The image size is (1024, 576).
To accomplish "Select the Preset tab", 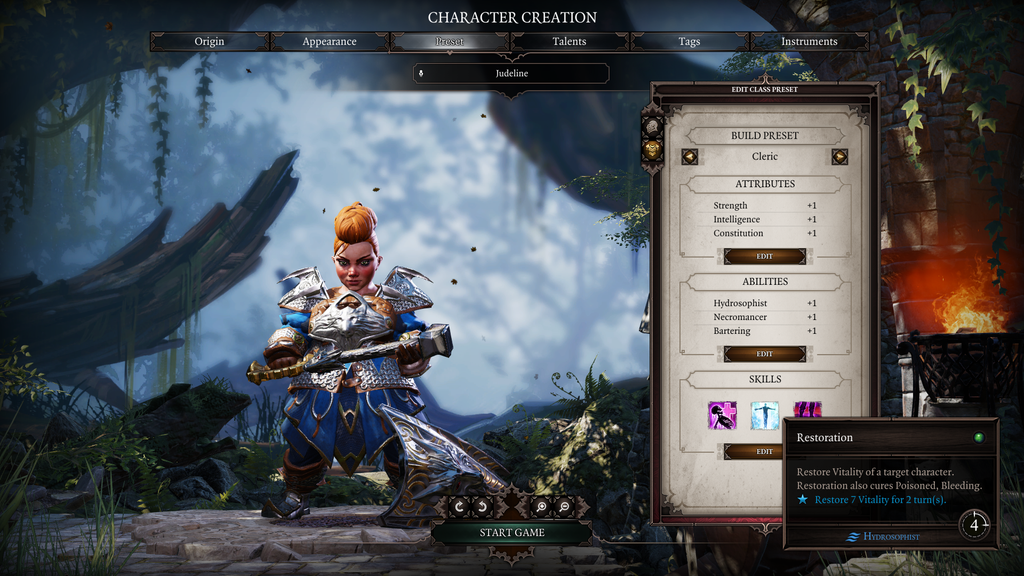I will 450,41.
